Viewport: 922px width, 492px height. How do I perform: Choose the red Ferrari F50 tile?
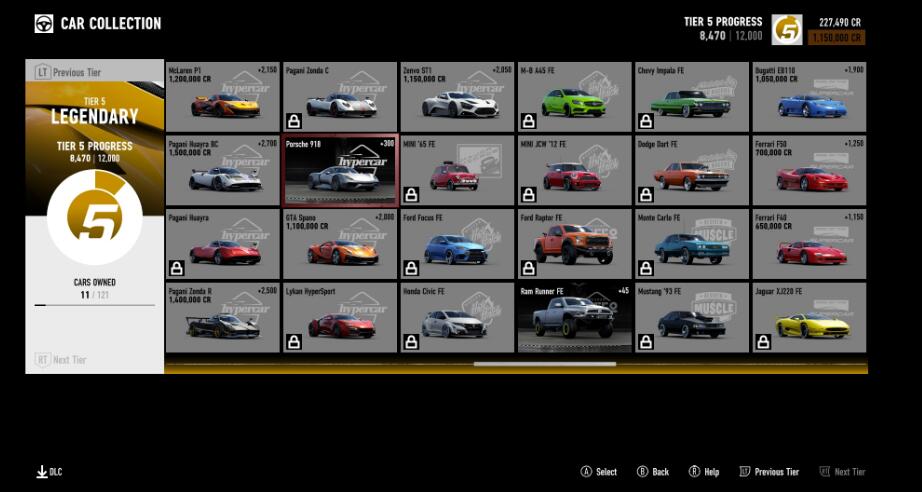(x=808, y=170)
